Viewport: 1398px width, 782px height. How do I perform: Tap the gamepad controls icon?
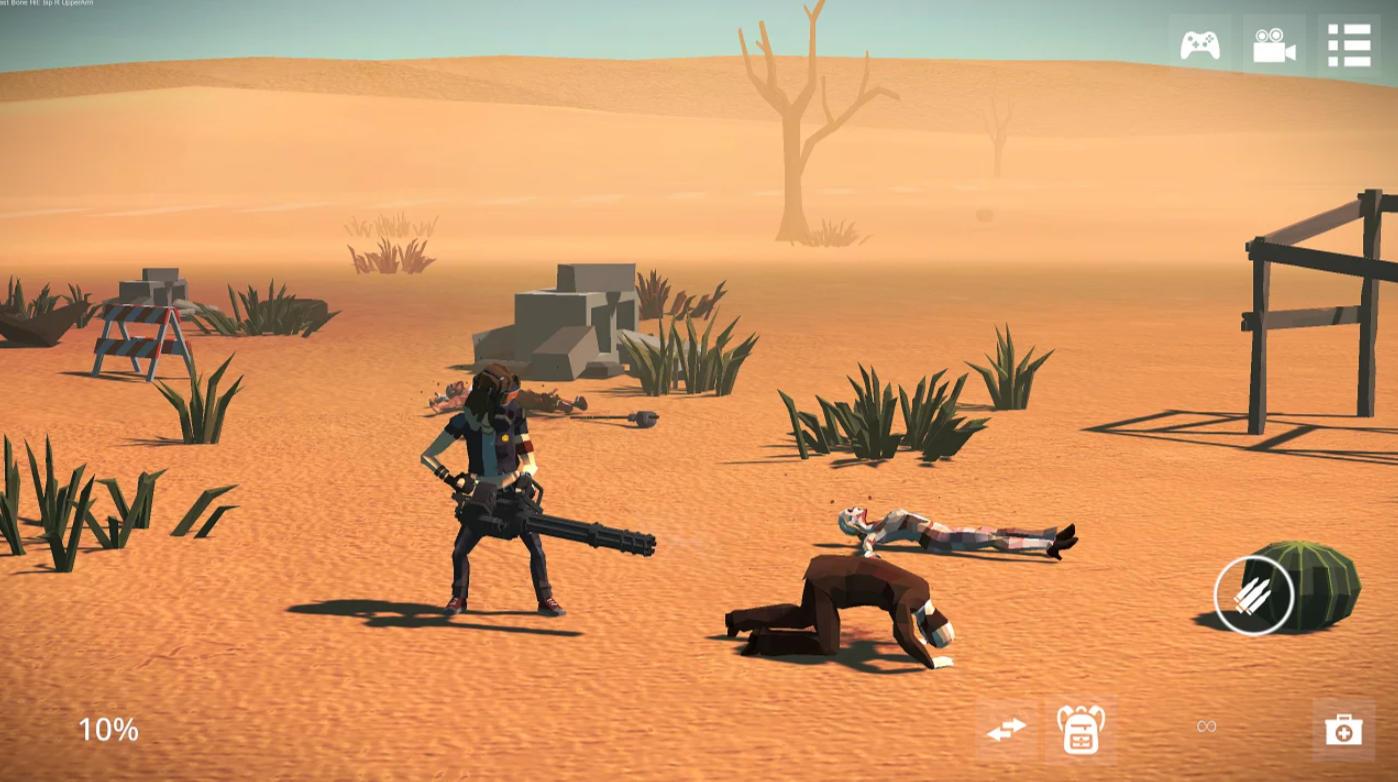point(1199,46)
